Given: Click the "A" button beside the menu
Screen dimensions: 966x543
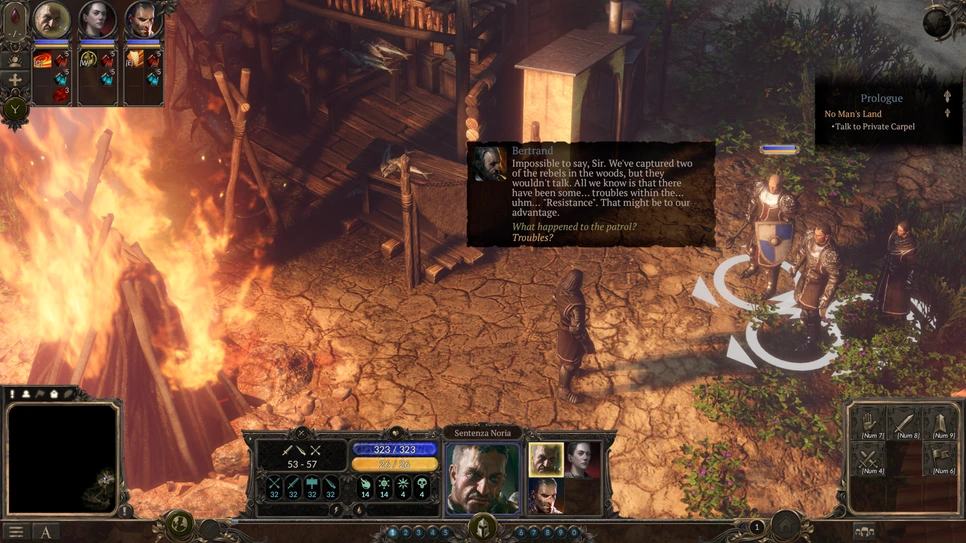Looking at the screenshot, I should tap(45, 532).
